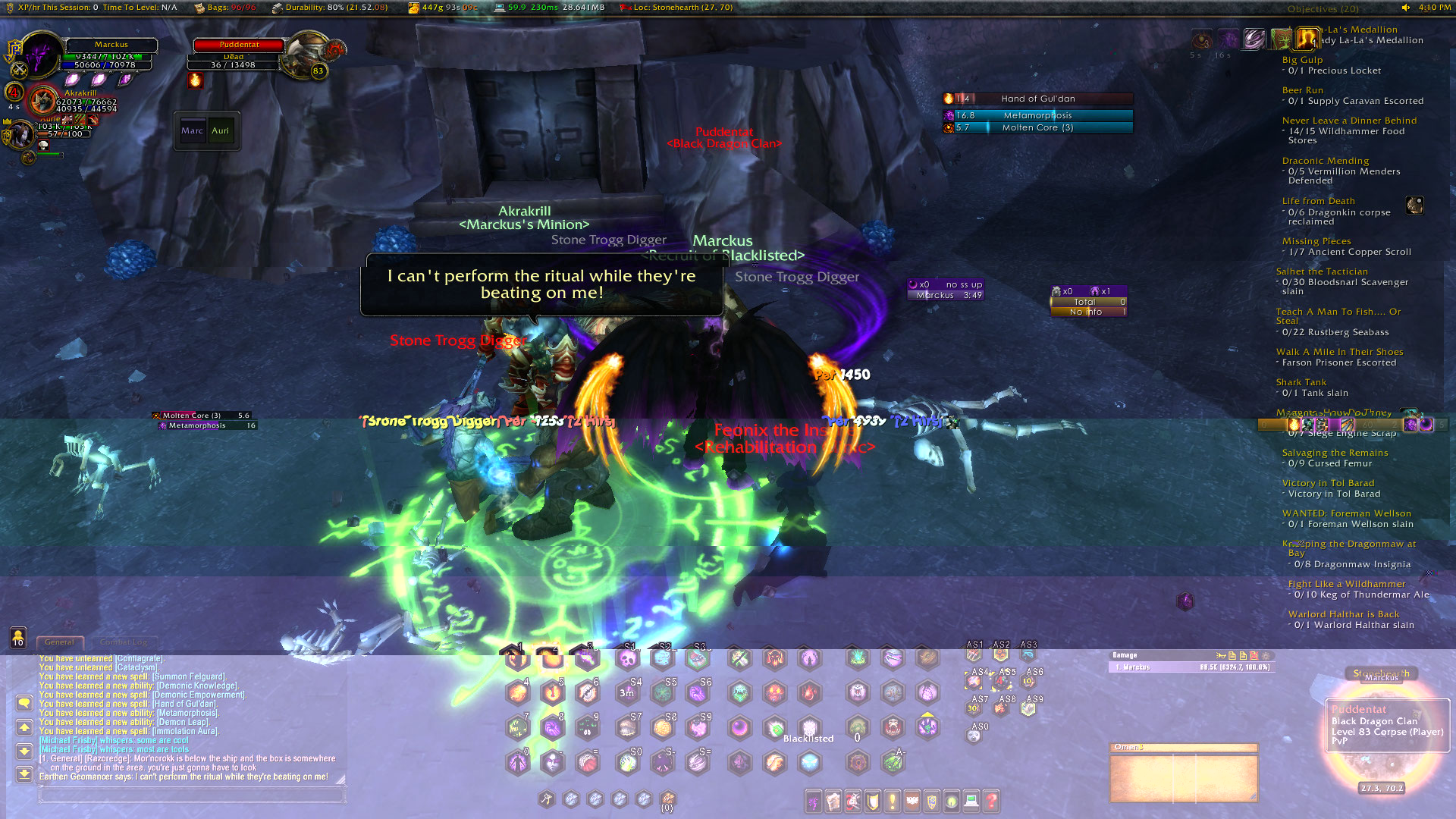This screenshot has height=819, width=1456.
Task: Use the hotbar ability bound to 5
Action: [553, 692]
